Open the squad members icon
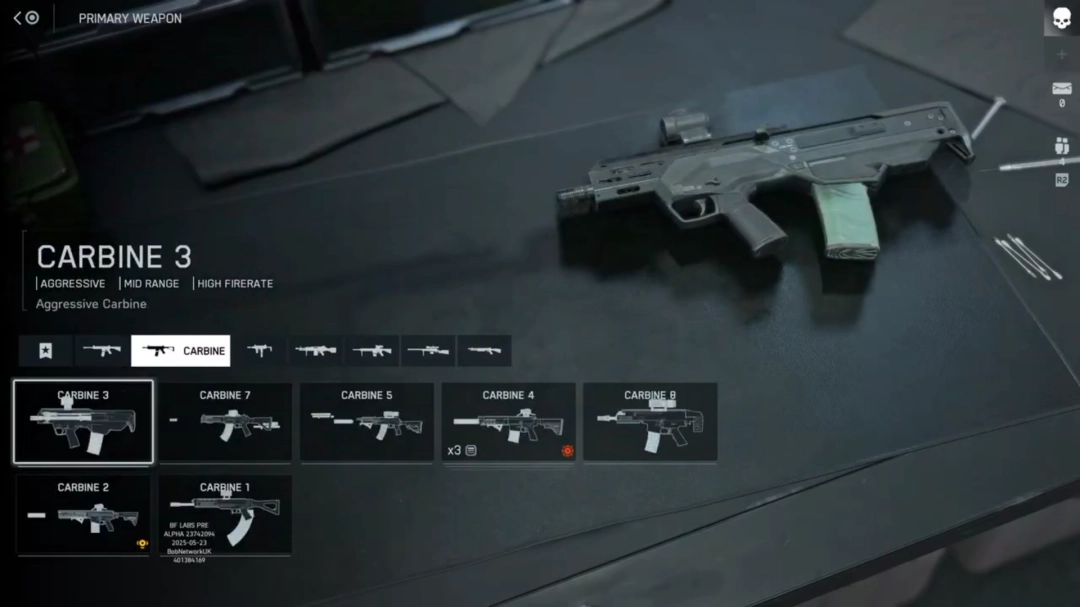 tap(1061, 146)
